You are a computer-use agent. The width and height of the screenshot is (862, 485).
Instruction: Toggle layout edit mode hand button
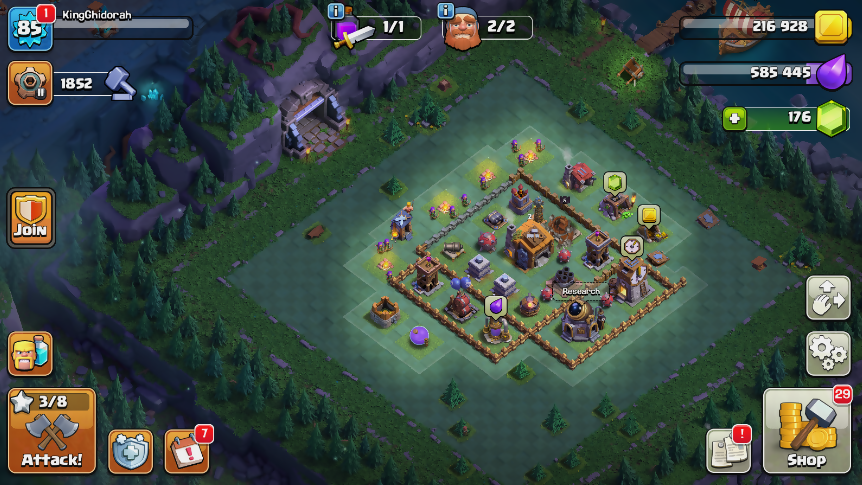pyautogui.click(x=828, y=298)
